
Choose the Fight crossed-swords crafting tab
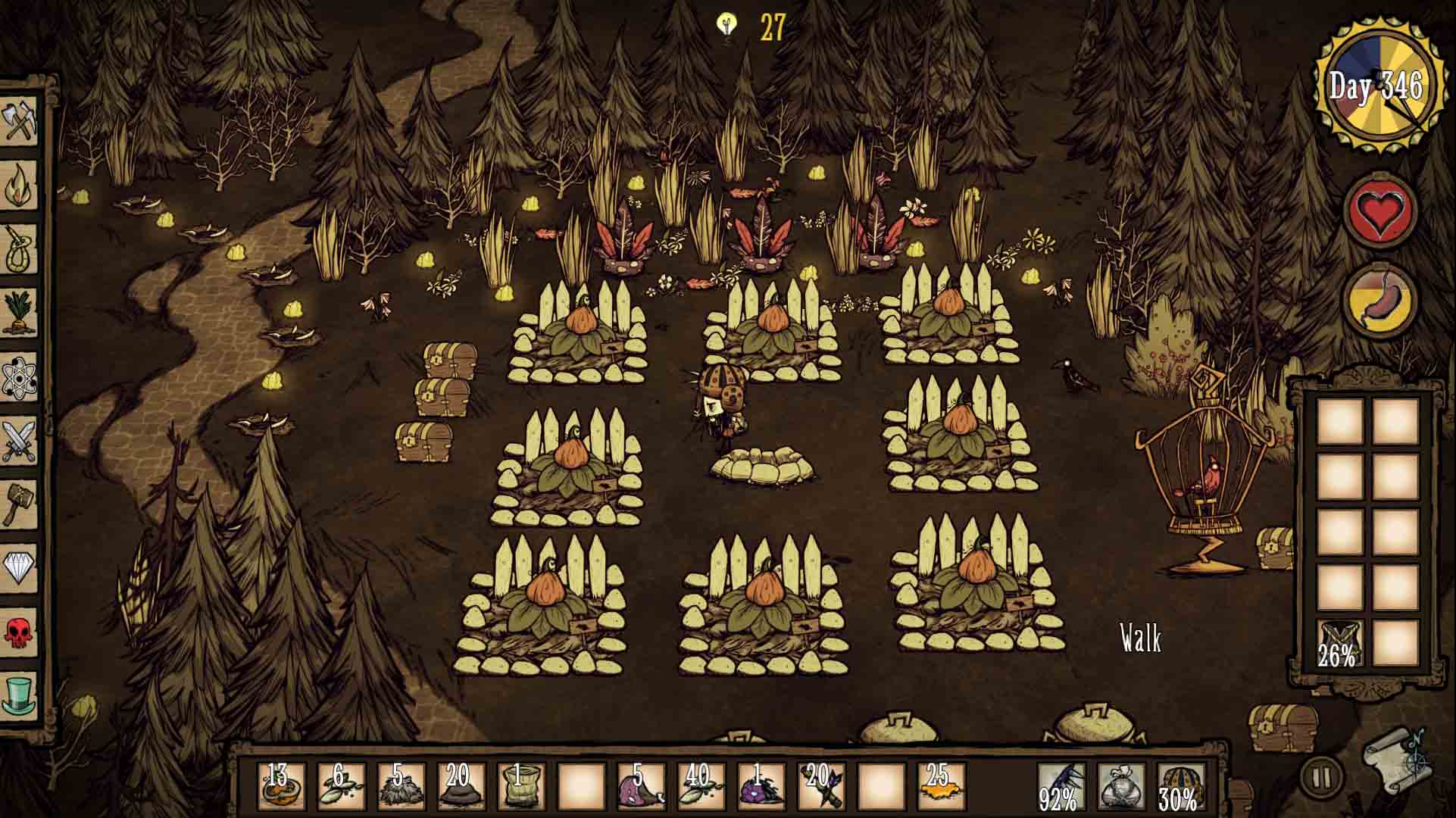(x=20, y=439)
